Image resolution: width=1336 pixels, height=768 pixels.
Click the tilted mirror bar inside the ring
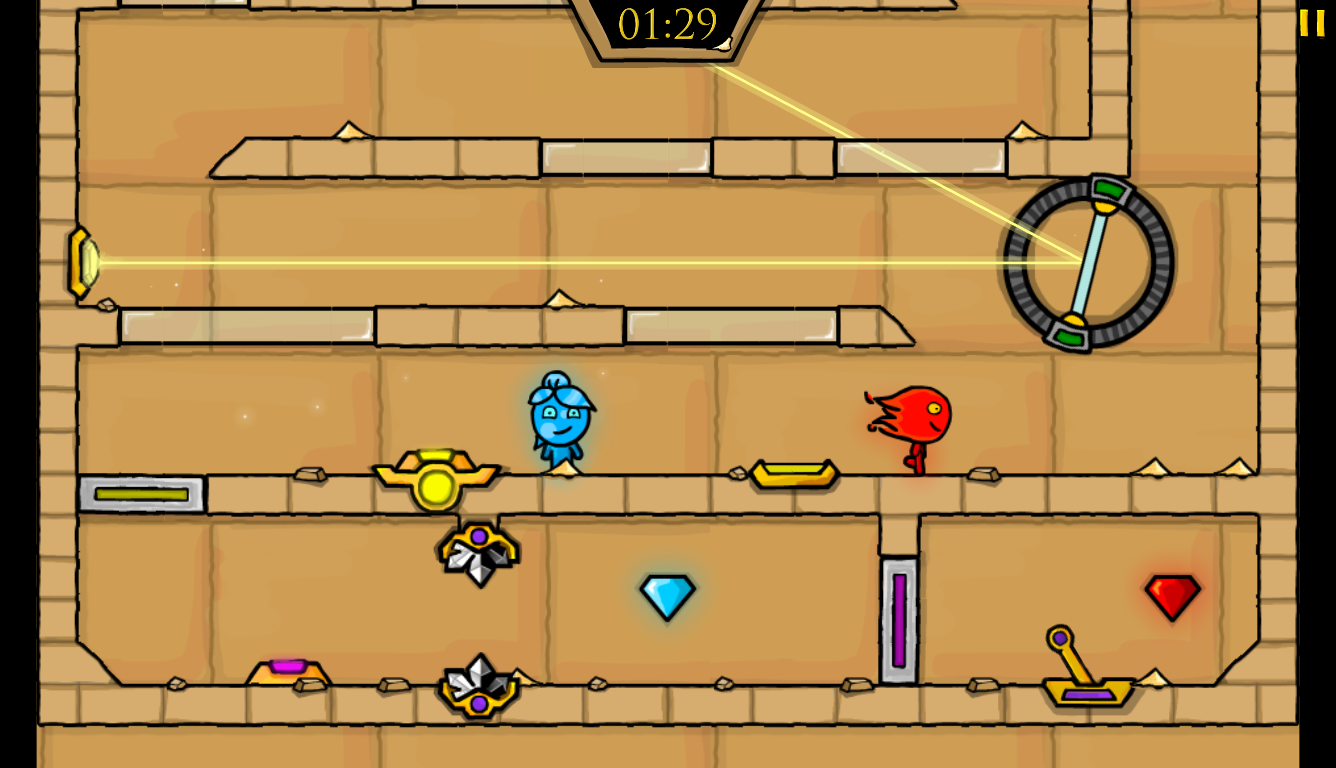point(1088,263)
